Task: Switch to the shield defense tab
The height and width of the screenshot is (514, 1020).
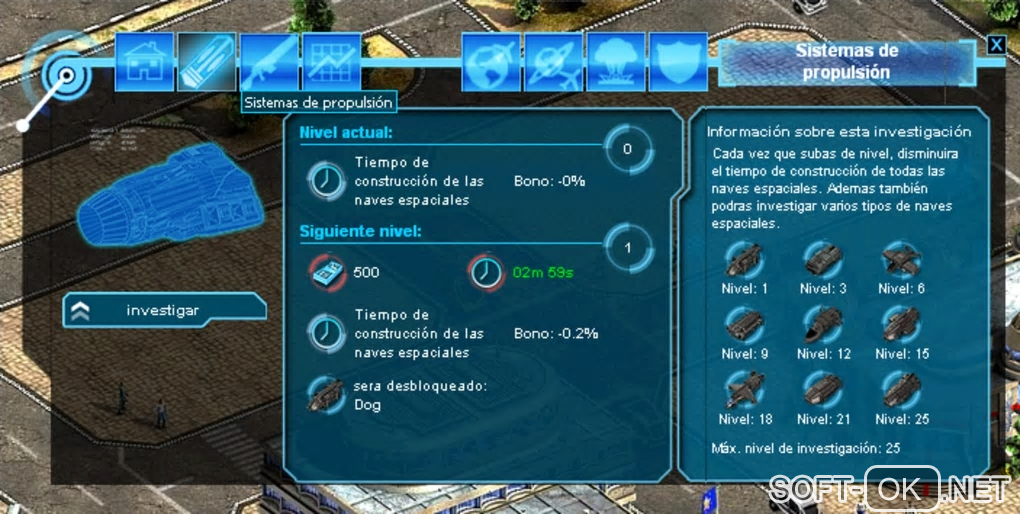Action: (679, 62)
